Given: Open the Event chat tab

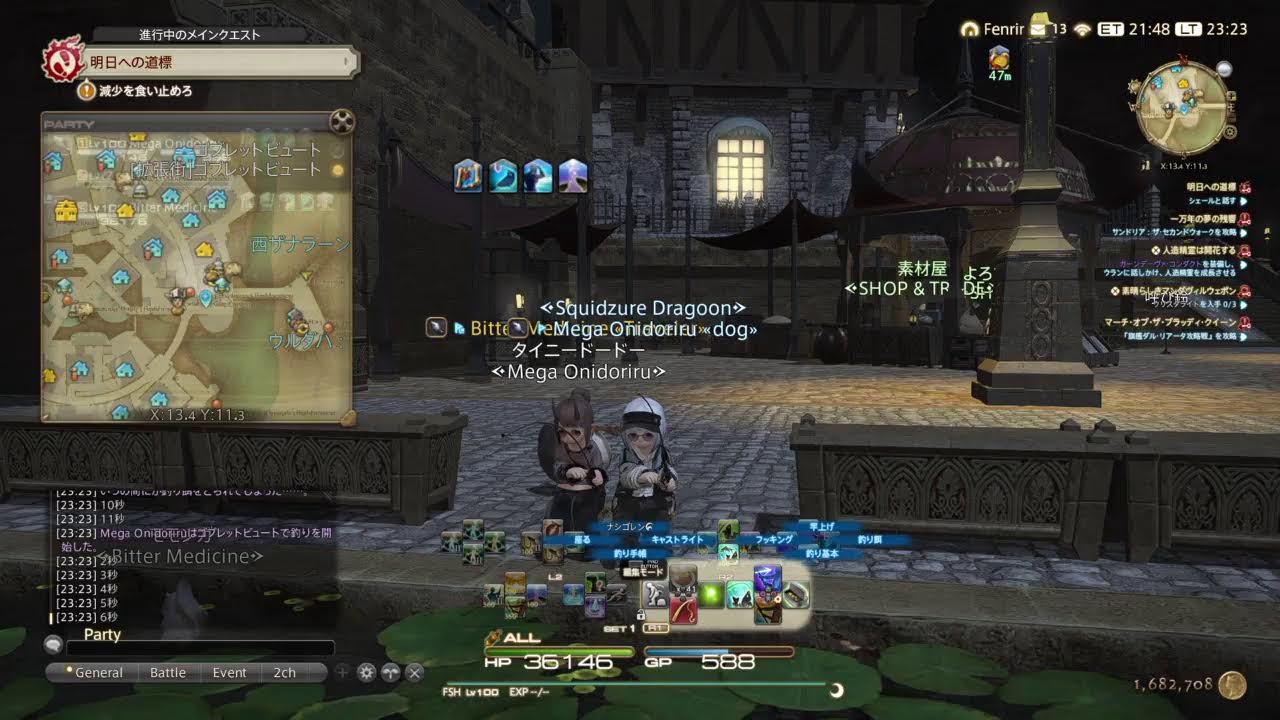Looking at the screenshot, I should pos(229,673).
